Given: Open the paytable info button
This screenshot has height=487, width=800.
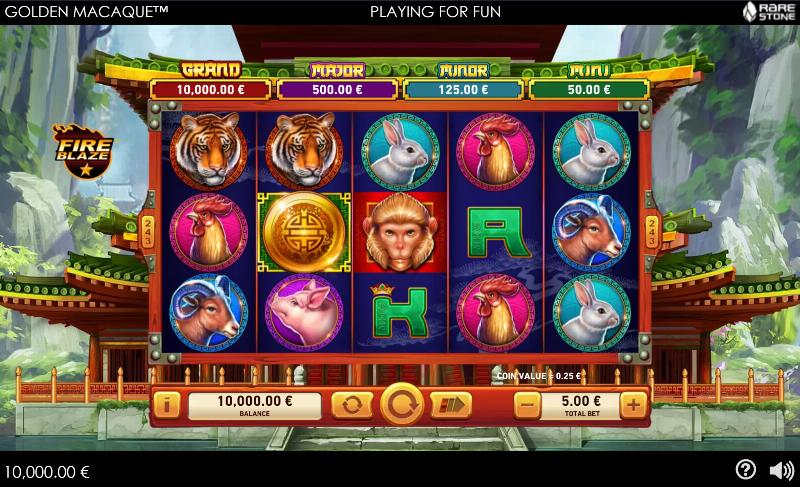Looking at the screenshot, I should tap(168, 405).
